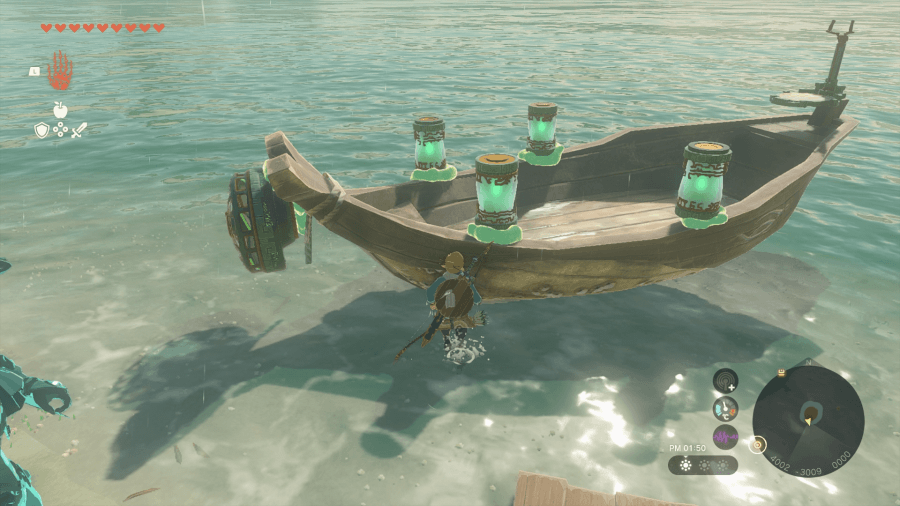Check the temperature gauge icon
Screen dimensions: 900x506
pos(725,408)
